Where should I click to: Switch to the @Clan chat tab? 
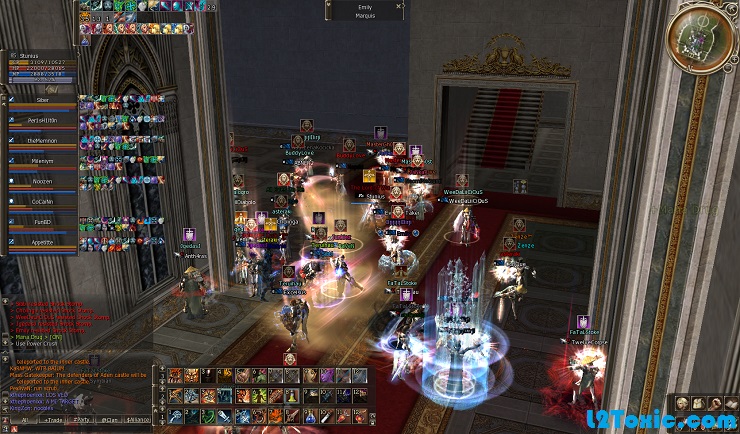[110, 419]
